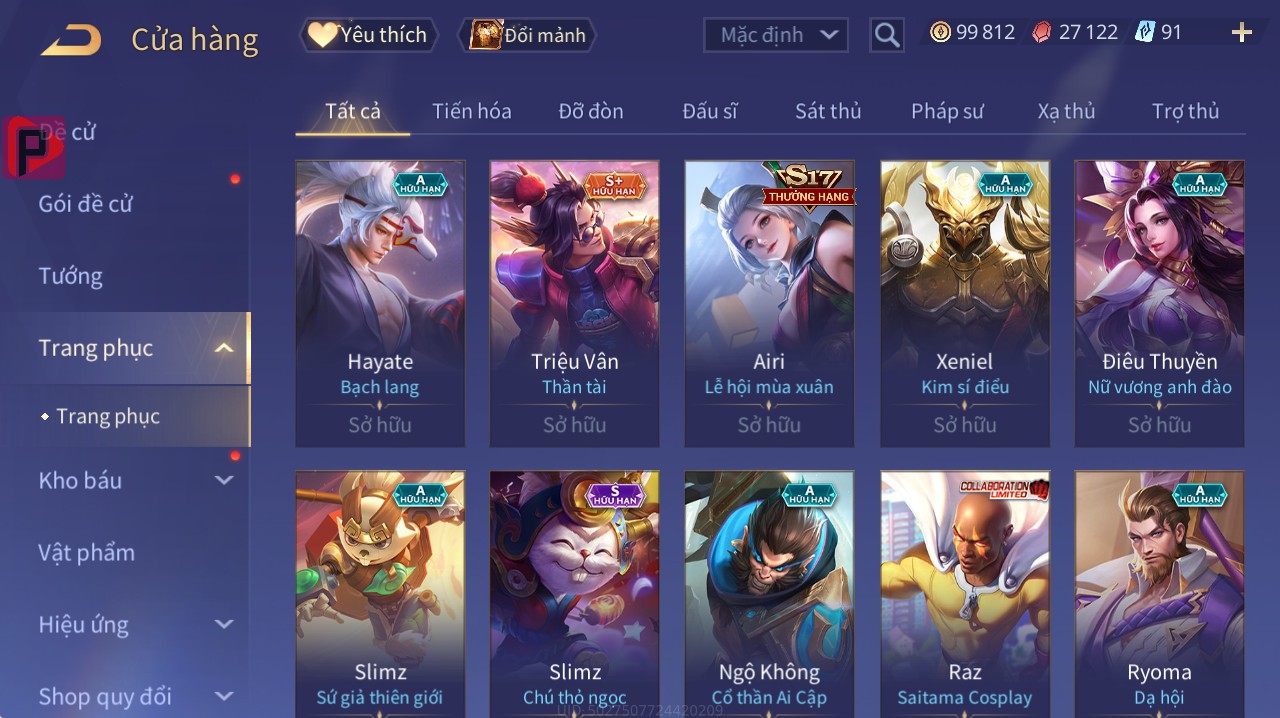Open the Vật phẩm items menu
1280x718 pixels.
[x=87, y=552]
